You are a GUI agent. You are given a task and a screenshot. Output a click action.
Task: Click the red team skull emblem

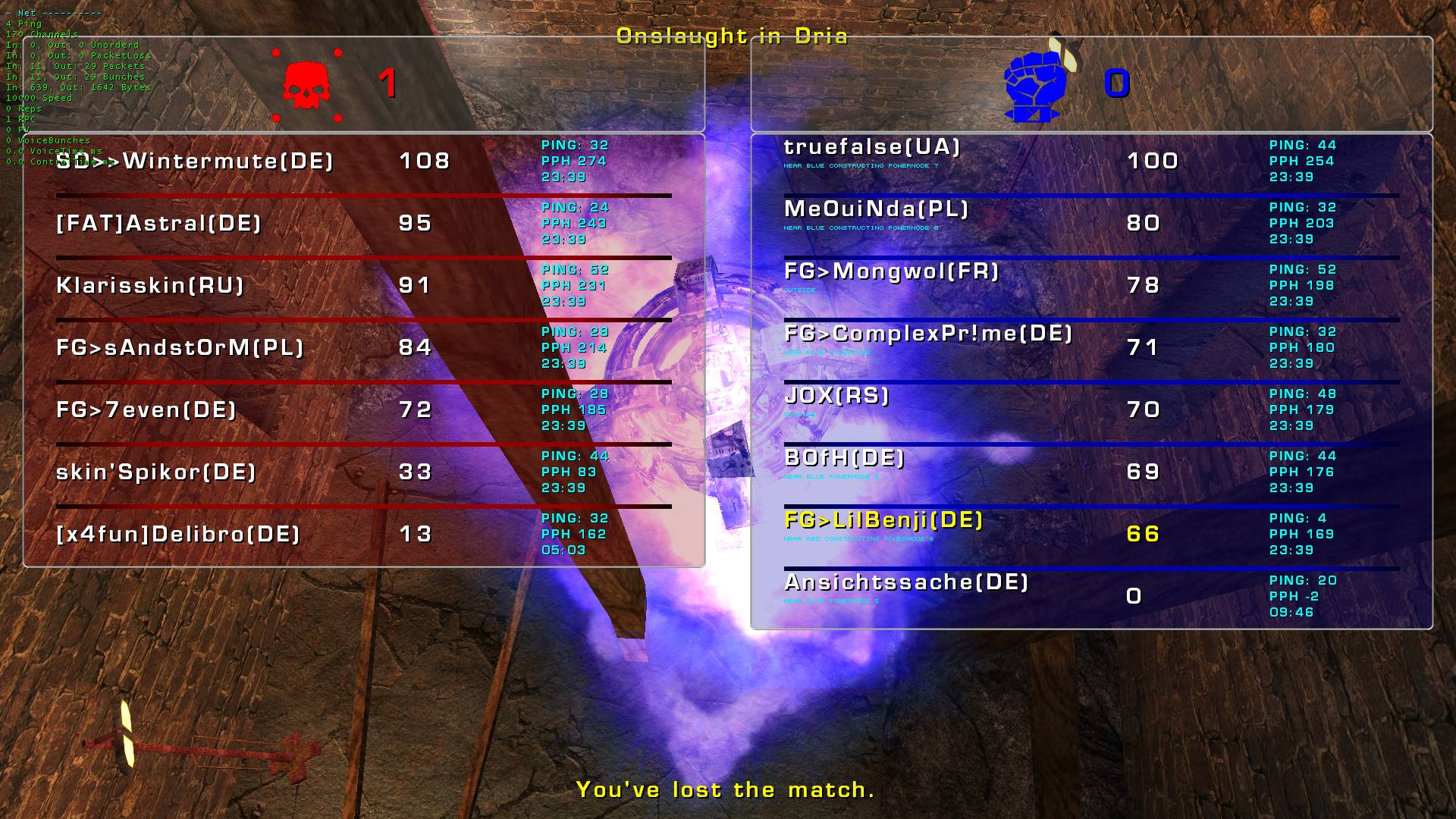pyautogui.click(x=306, y=85)
